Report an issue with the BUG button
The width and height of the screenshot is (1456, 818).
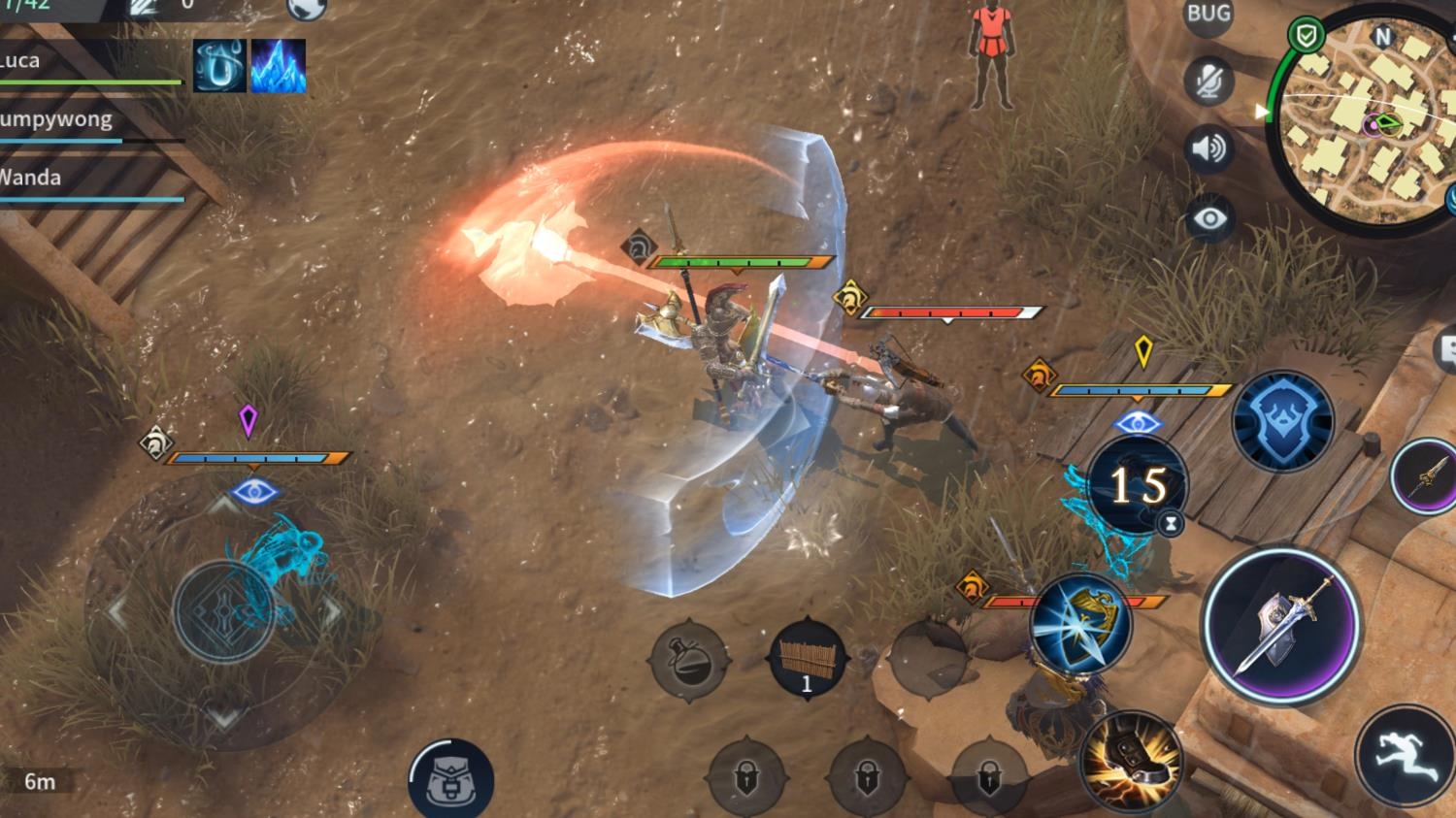[x=1208, y=16]
